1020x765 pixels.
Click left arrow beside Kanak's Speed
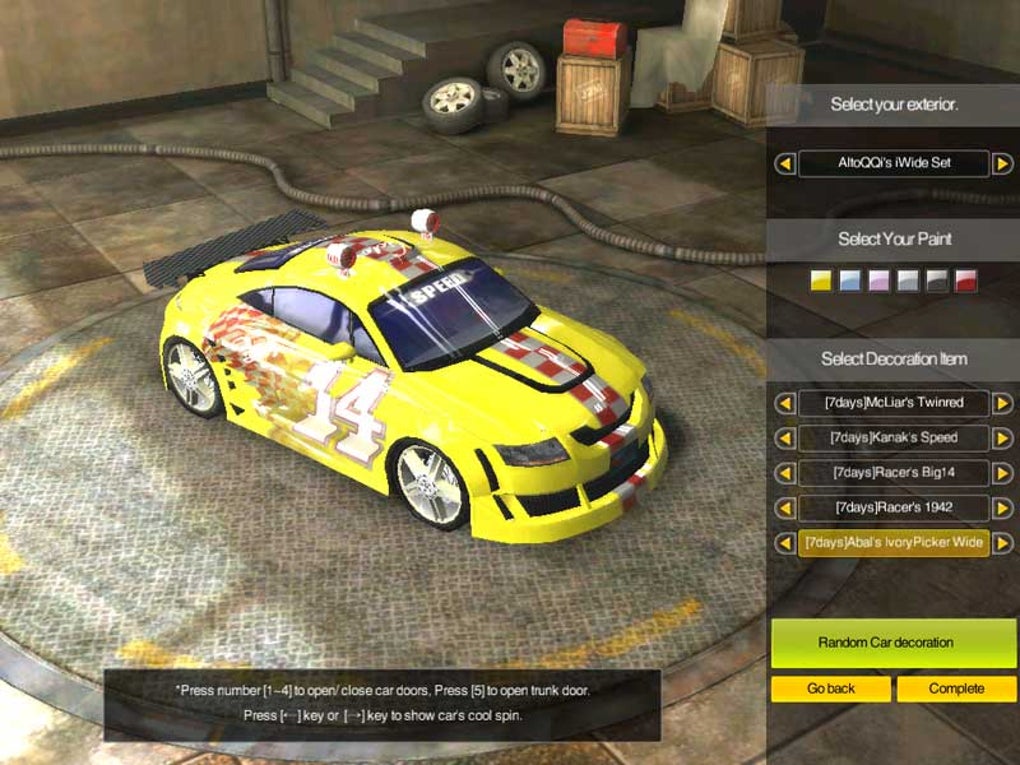pyautogui.click(x=785, y=438)
